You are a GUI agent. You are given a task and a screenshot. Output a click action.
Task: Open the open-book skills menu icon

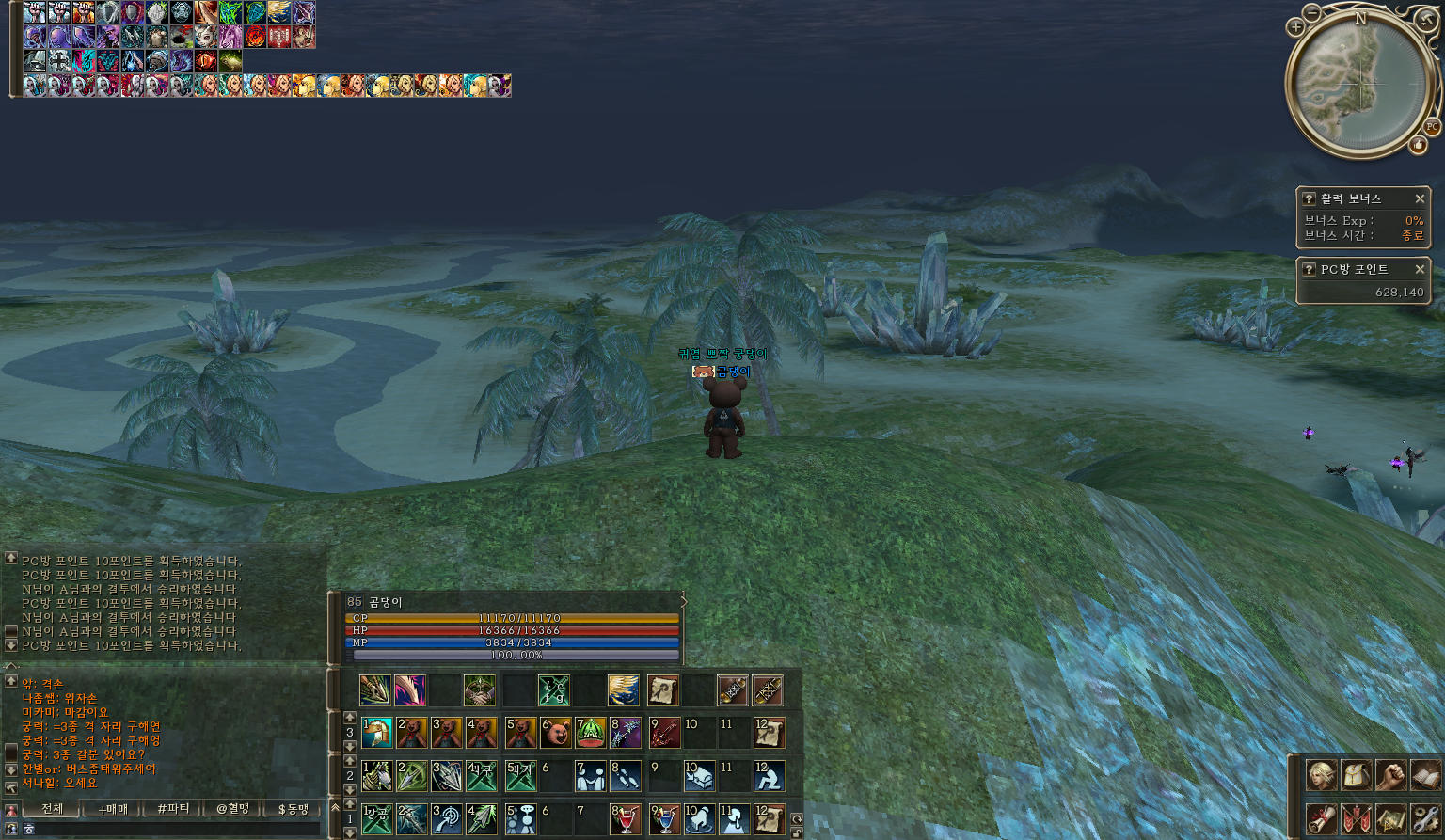pos(1425,775)
